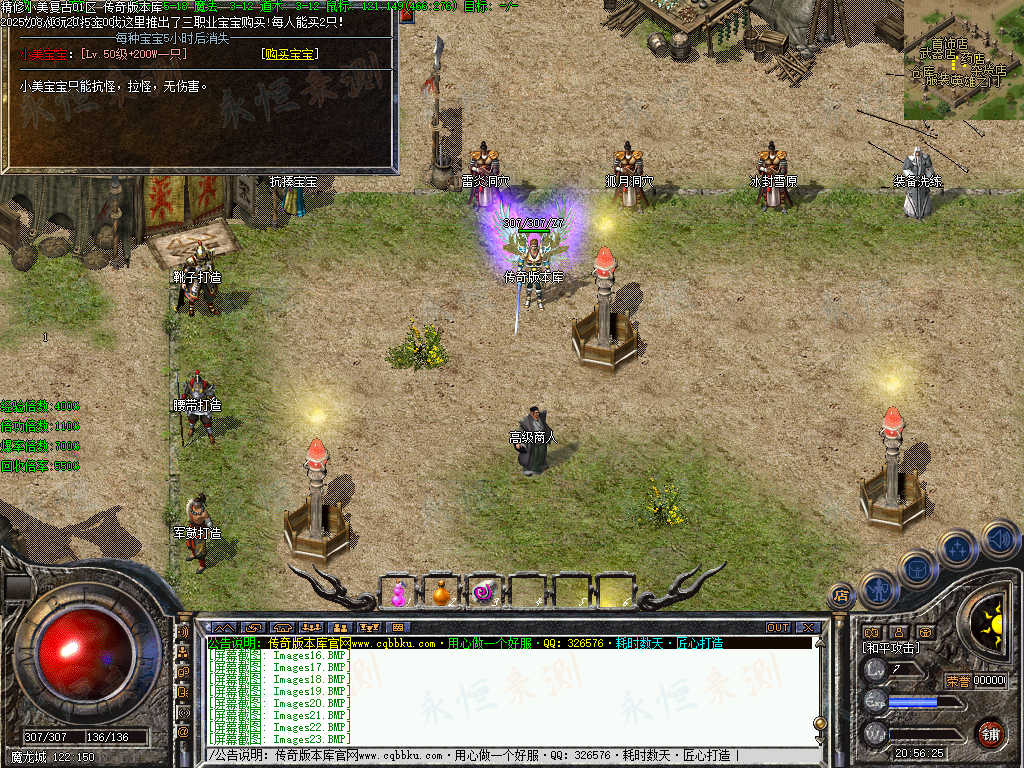Screen dimensions: 1024x768
Task: Open the 荣誉 honor button
Action: tap(957, 681)
